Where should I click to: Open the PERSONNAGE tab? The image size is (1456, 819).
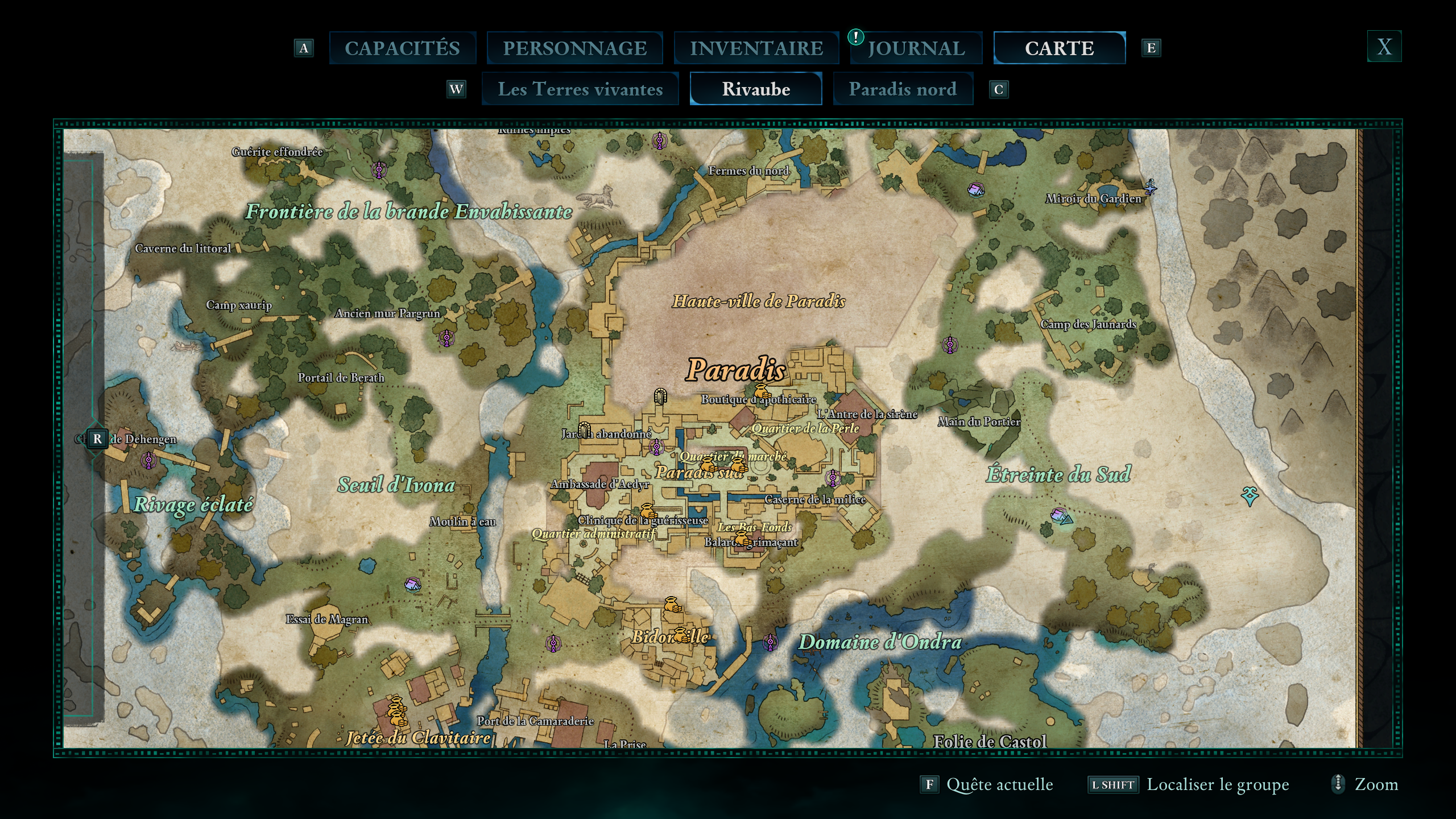(574, 48)
